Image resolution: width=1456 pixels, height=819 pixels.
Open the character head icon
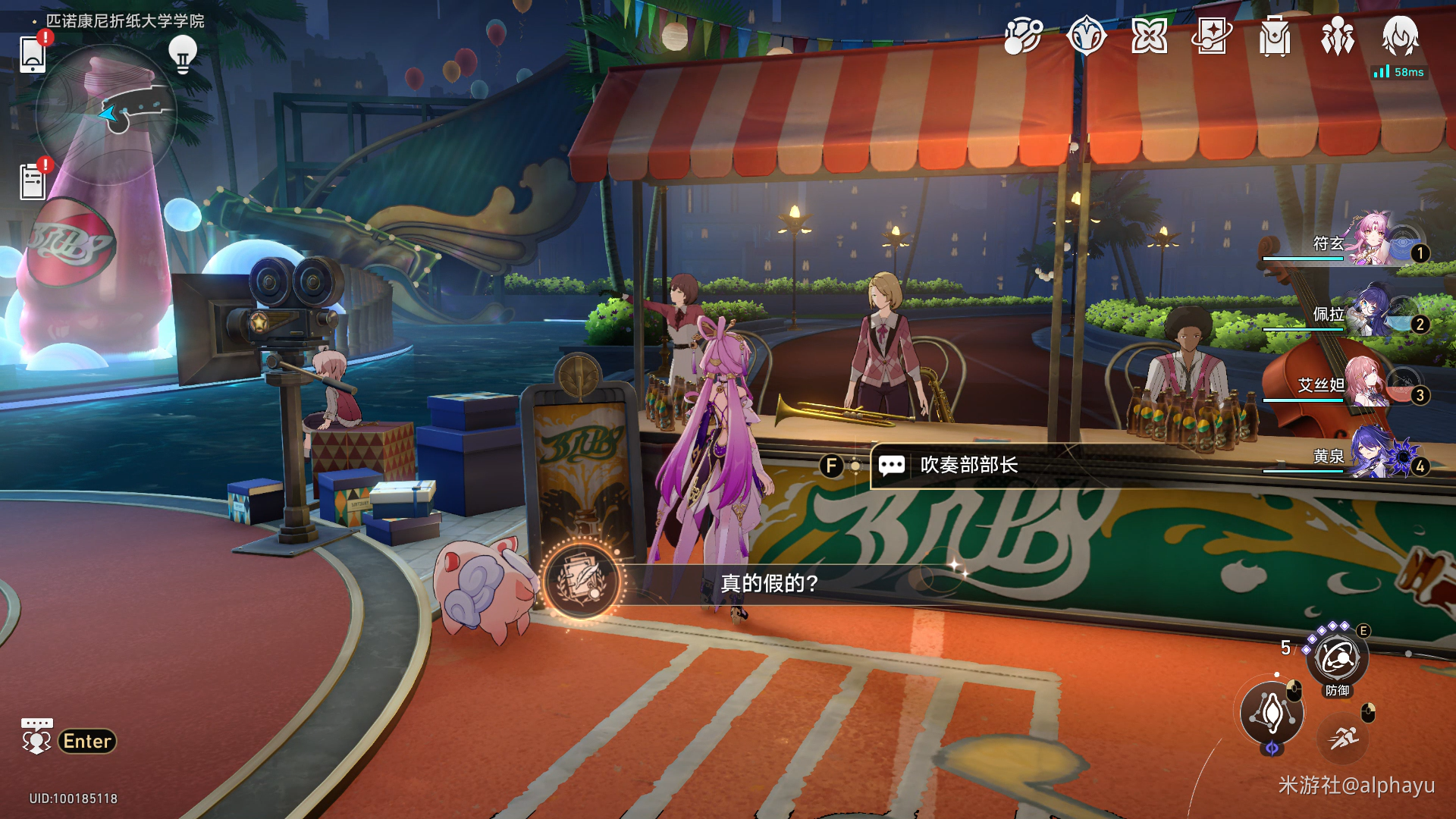click(1400, 36)
